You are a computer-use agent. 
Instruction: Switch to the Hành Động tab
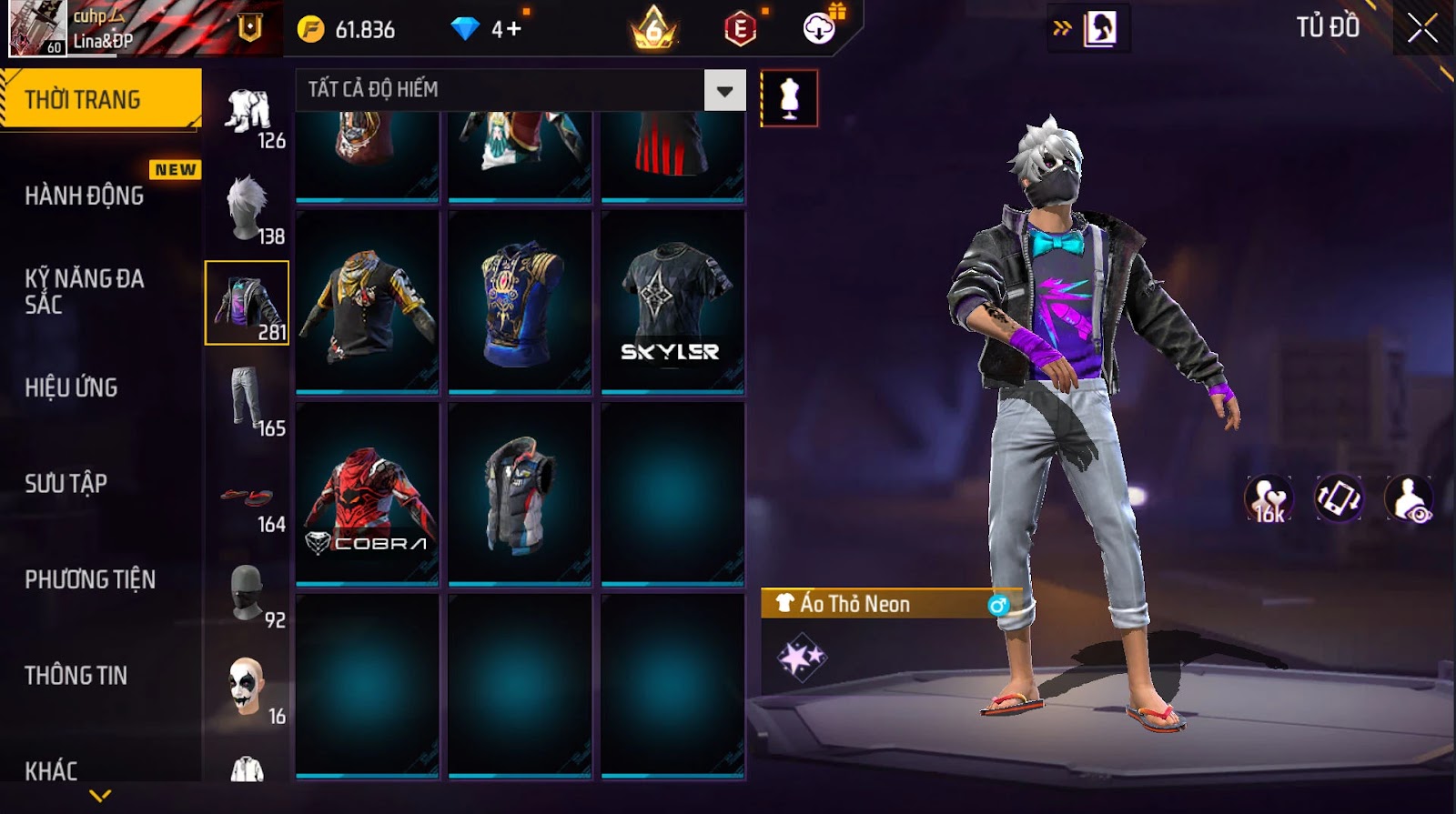click(85, 196)
